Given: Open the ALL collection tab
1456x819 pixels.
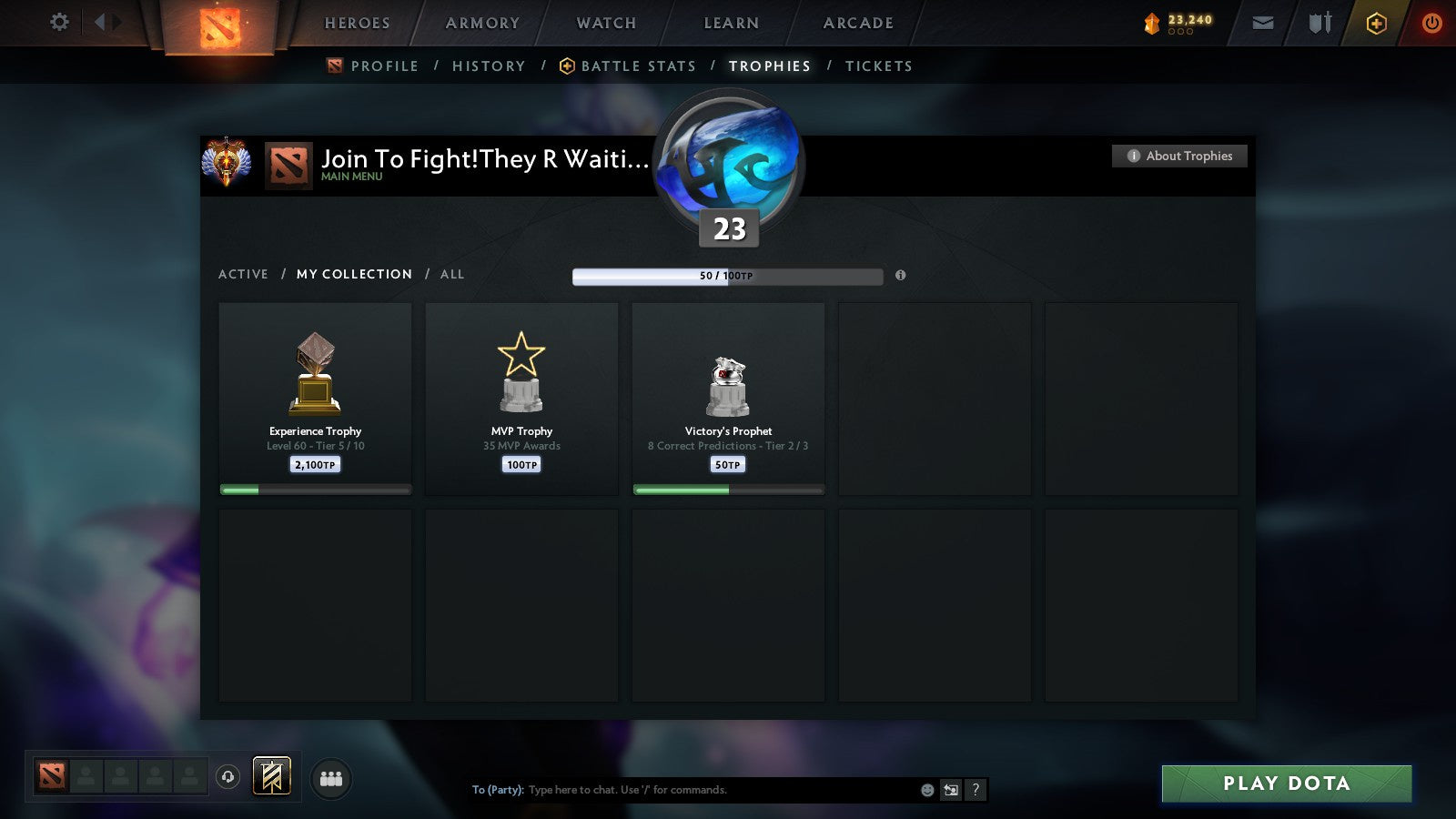Looking at the screenshot, I should pyautogui.click(x=451, y=274).
